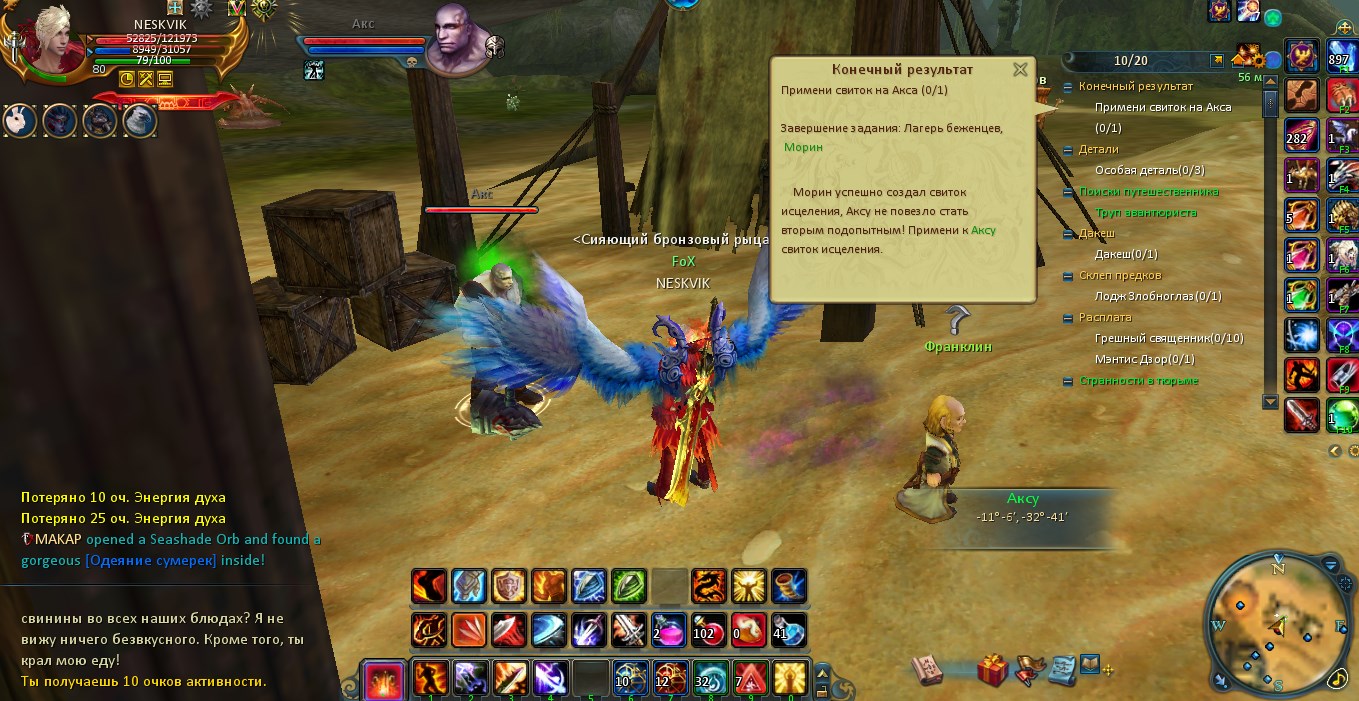Select the rabbit pet portrait icon
Image resolution: width=1359 pixels, height=701 pixels.
[22, 121]
